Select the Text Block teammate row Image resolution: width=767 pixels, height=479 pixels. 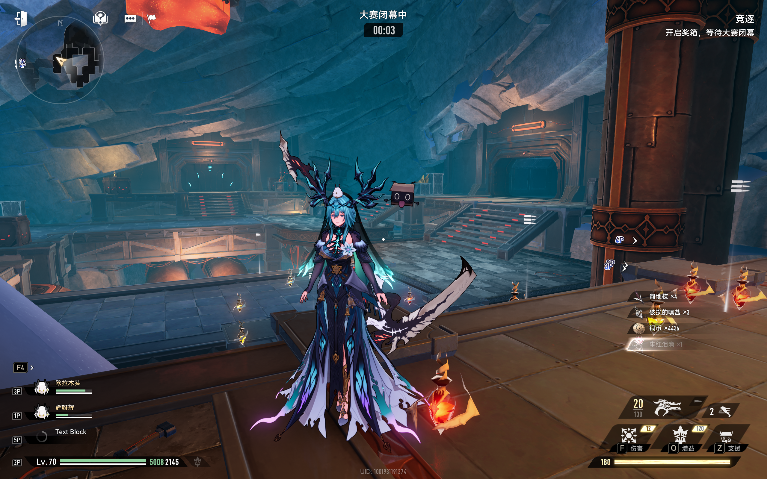pyautogui.click(x=70, y=433)
